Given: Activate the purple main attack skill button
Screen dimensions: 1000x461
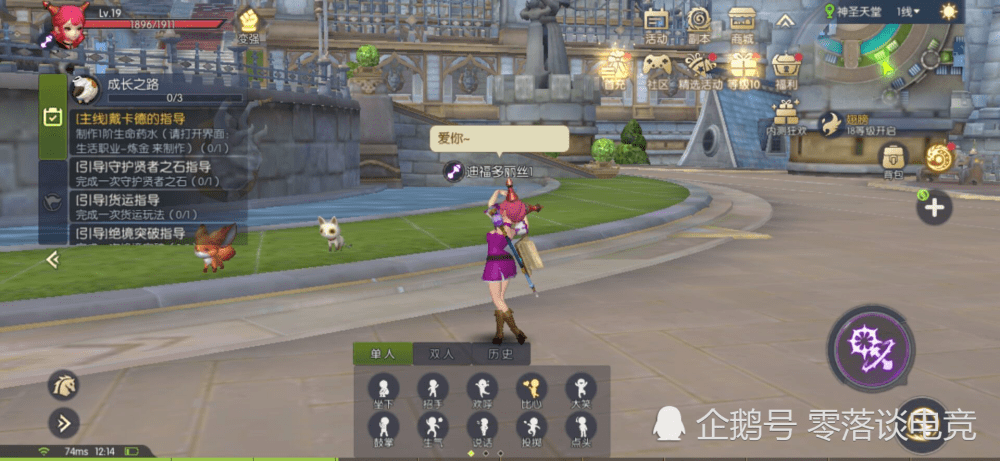Looking at the screenshot, I should [869, 345].
